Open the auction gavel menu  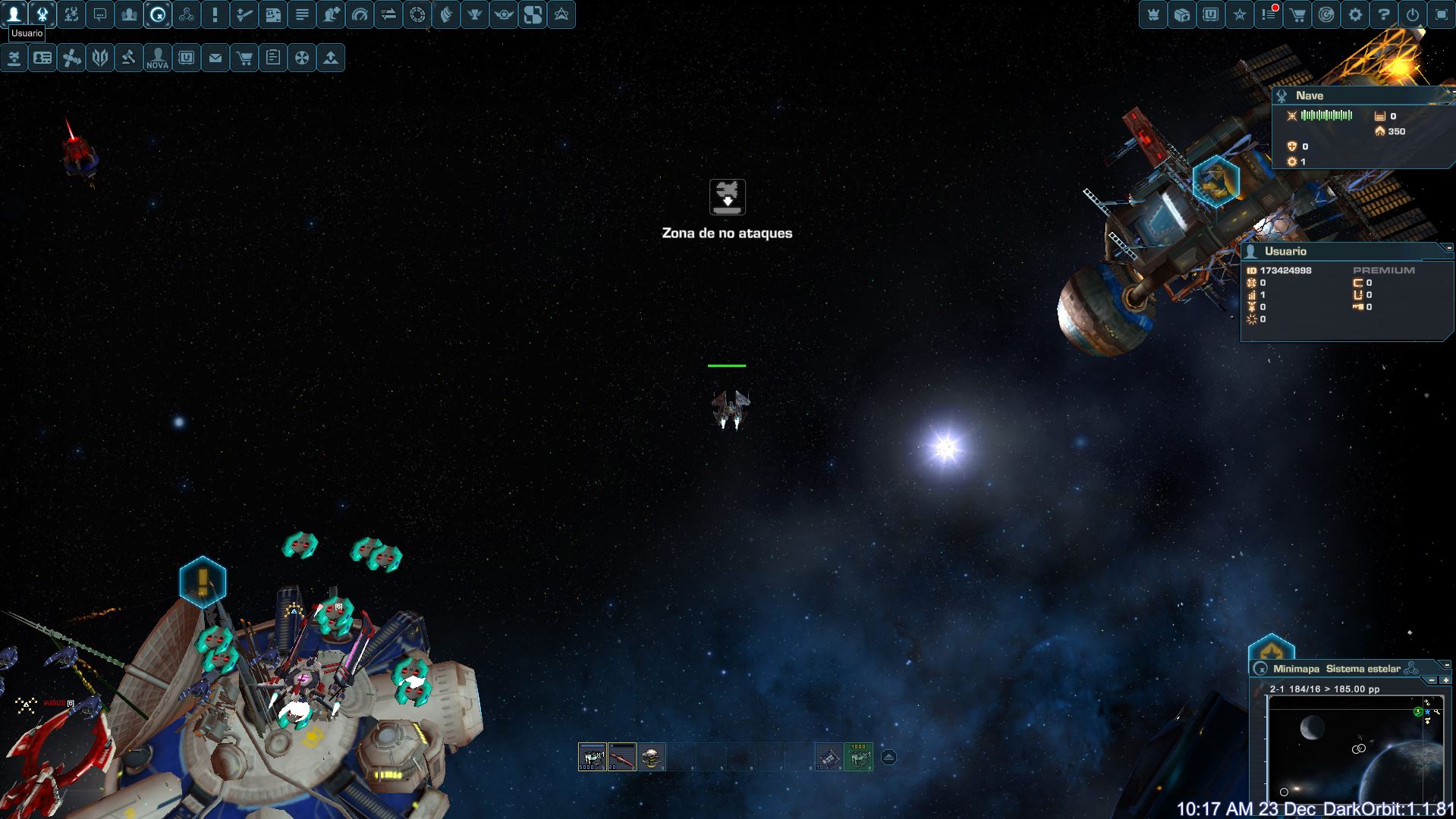129,58
